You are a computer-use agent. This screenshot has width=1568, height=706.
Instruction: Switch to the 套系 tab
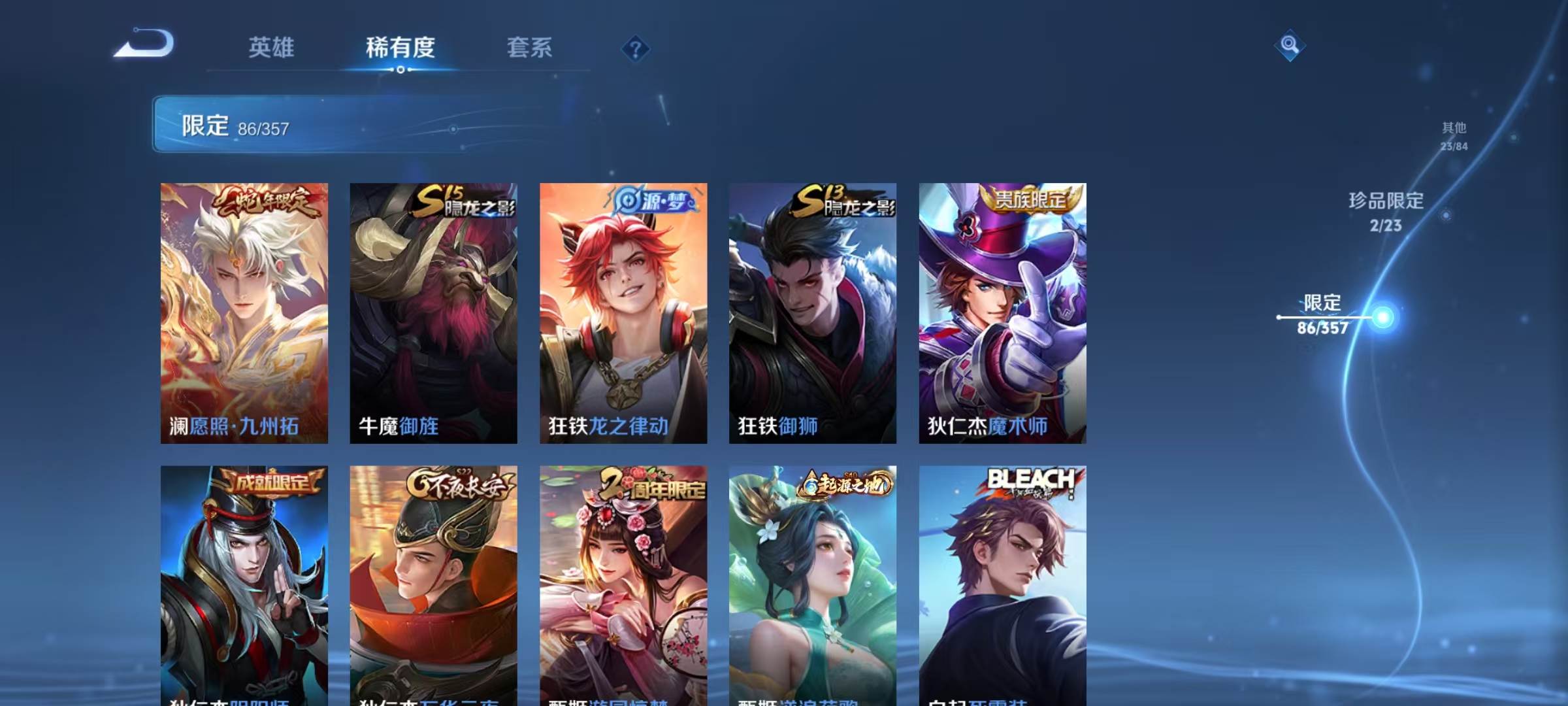click(530, 48)
